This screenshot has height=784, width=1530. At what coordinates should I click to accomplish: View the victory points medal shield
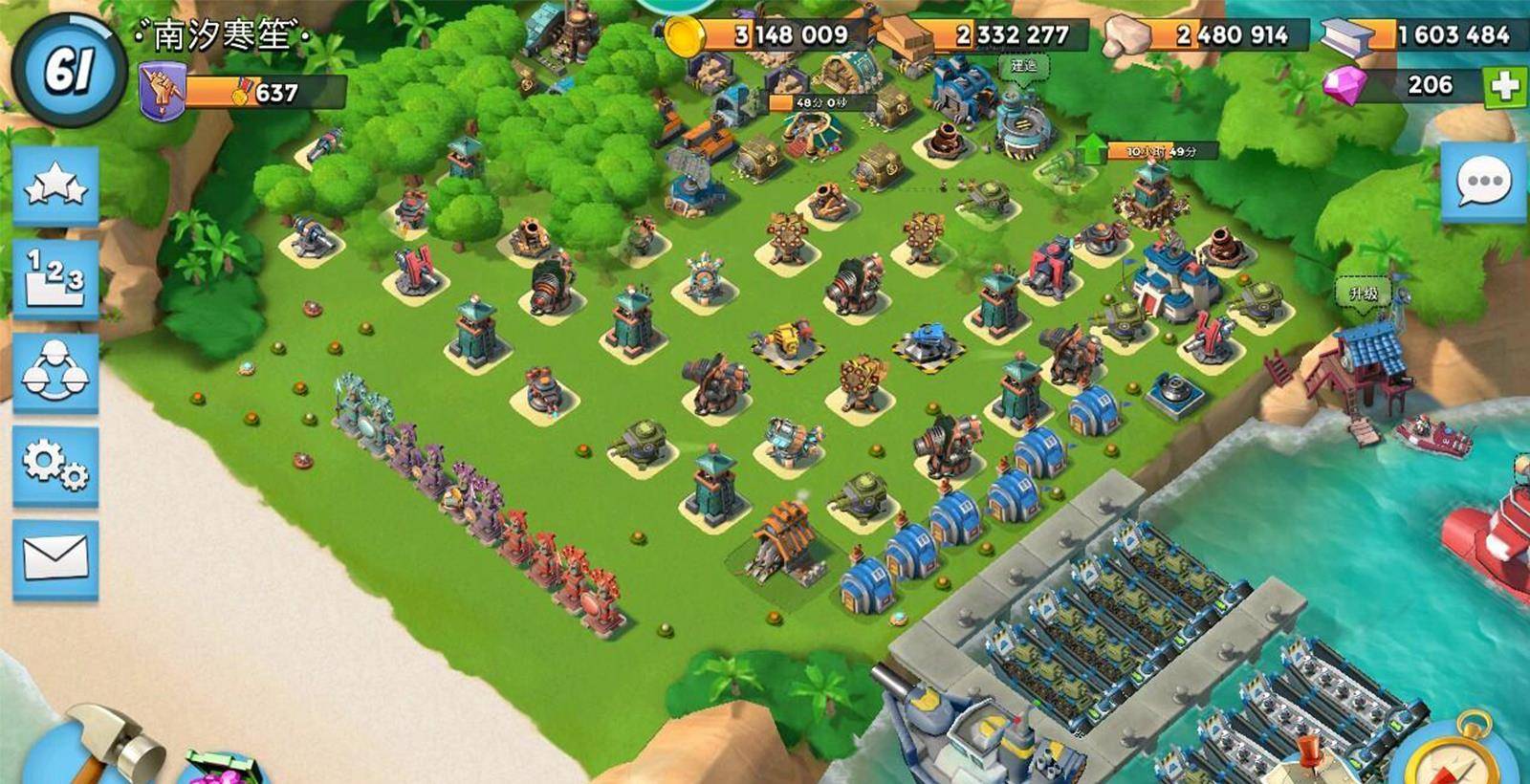click(163, 92)
